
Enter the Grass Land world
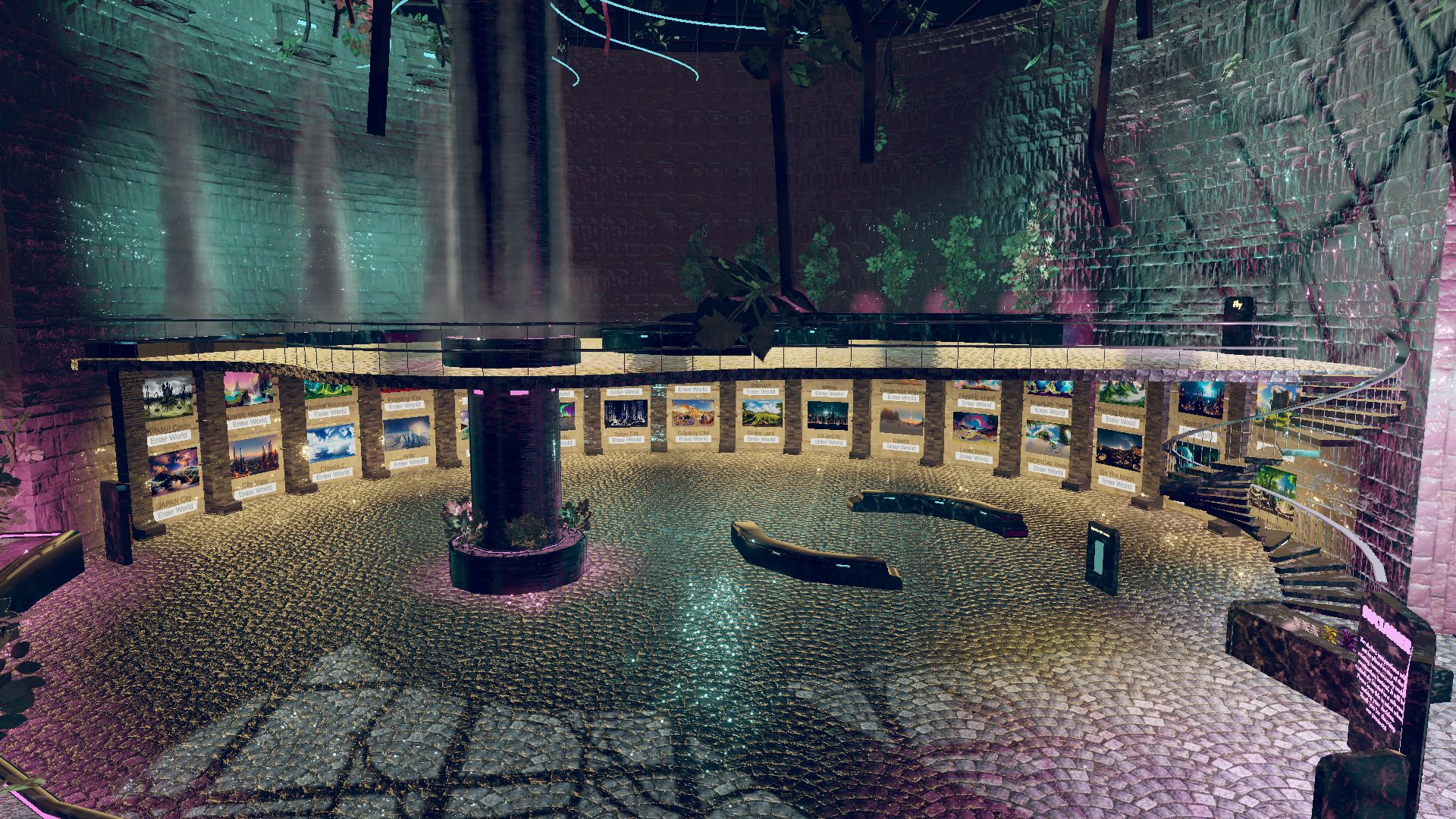tap(761, 439)
